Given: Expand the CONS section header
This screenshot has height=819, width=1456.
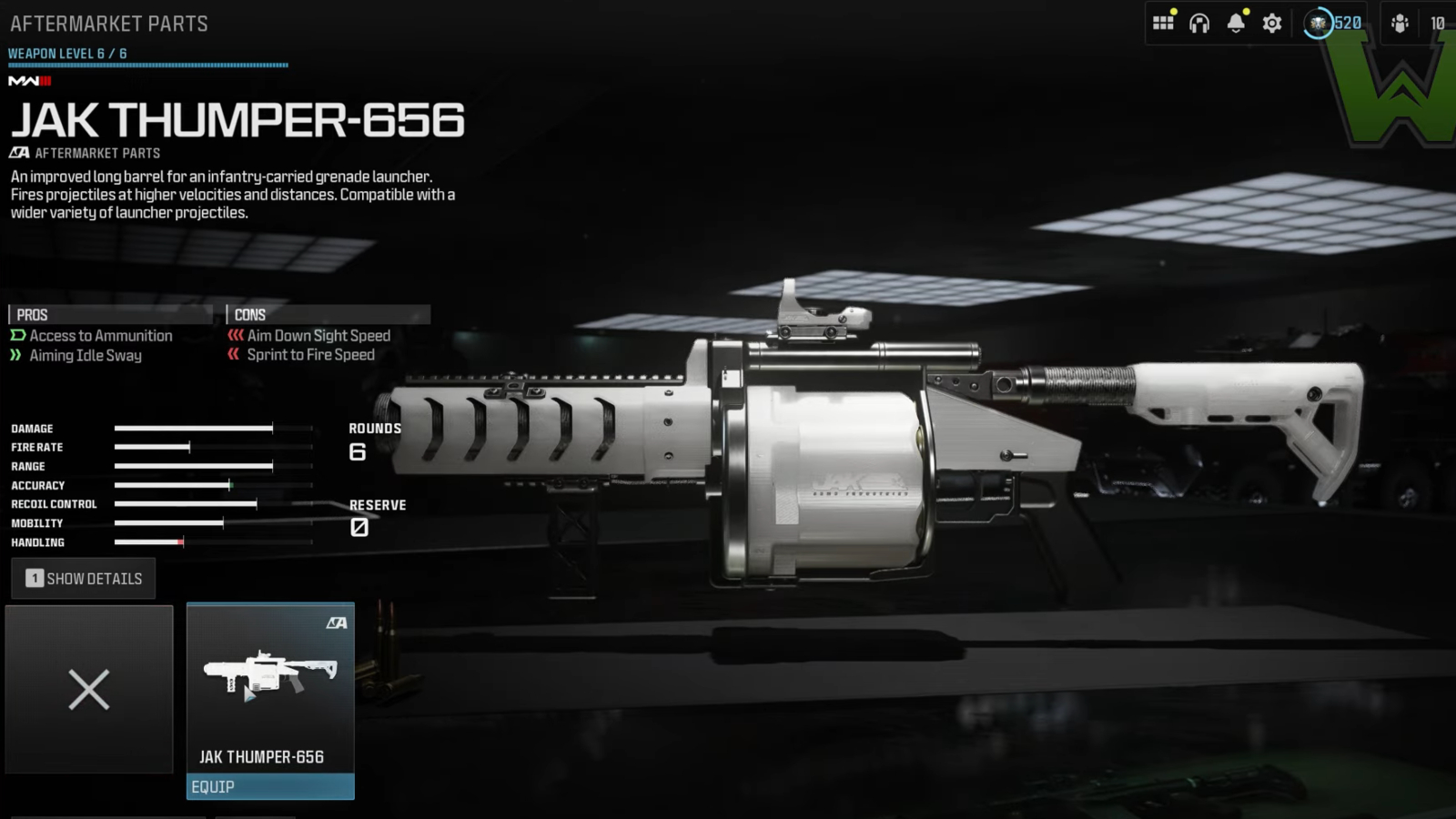Looking at the screenshot, I should coord(248,315).
